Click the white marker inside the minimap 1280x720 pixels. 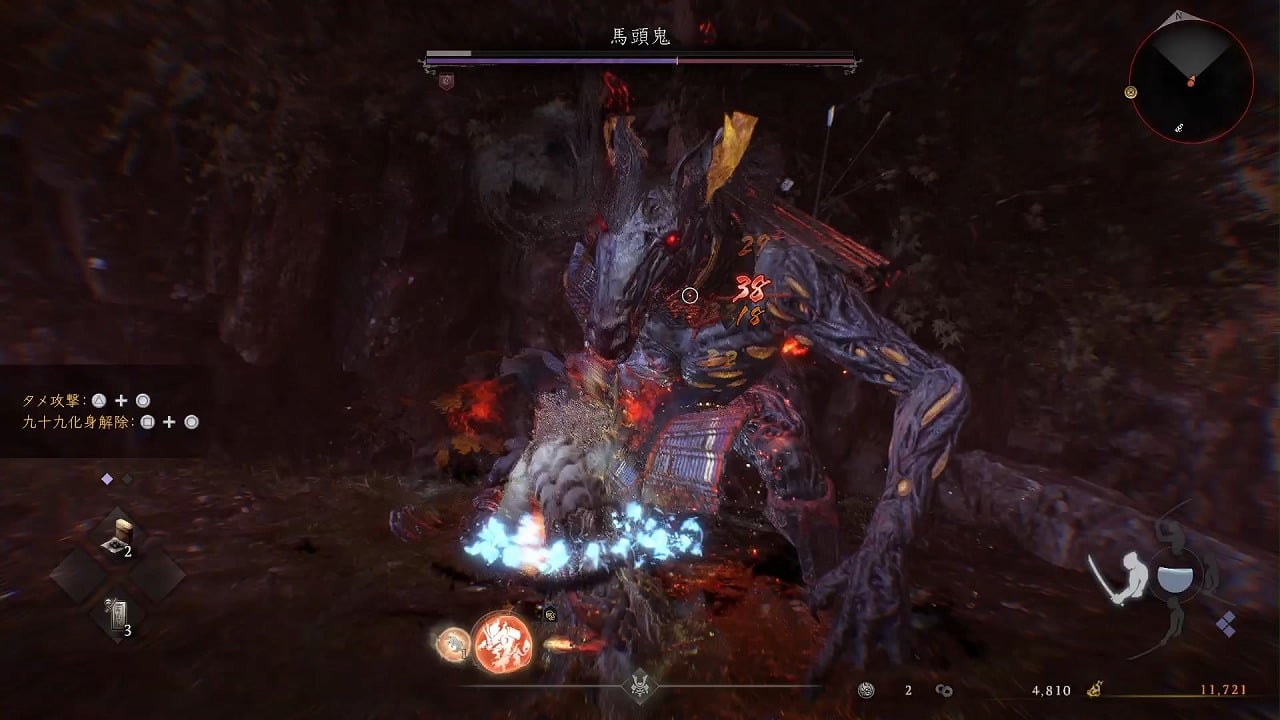tap(1181, 128)
